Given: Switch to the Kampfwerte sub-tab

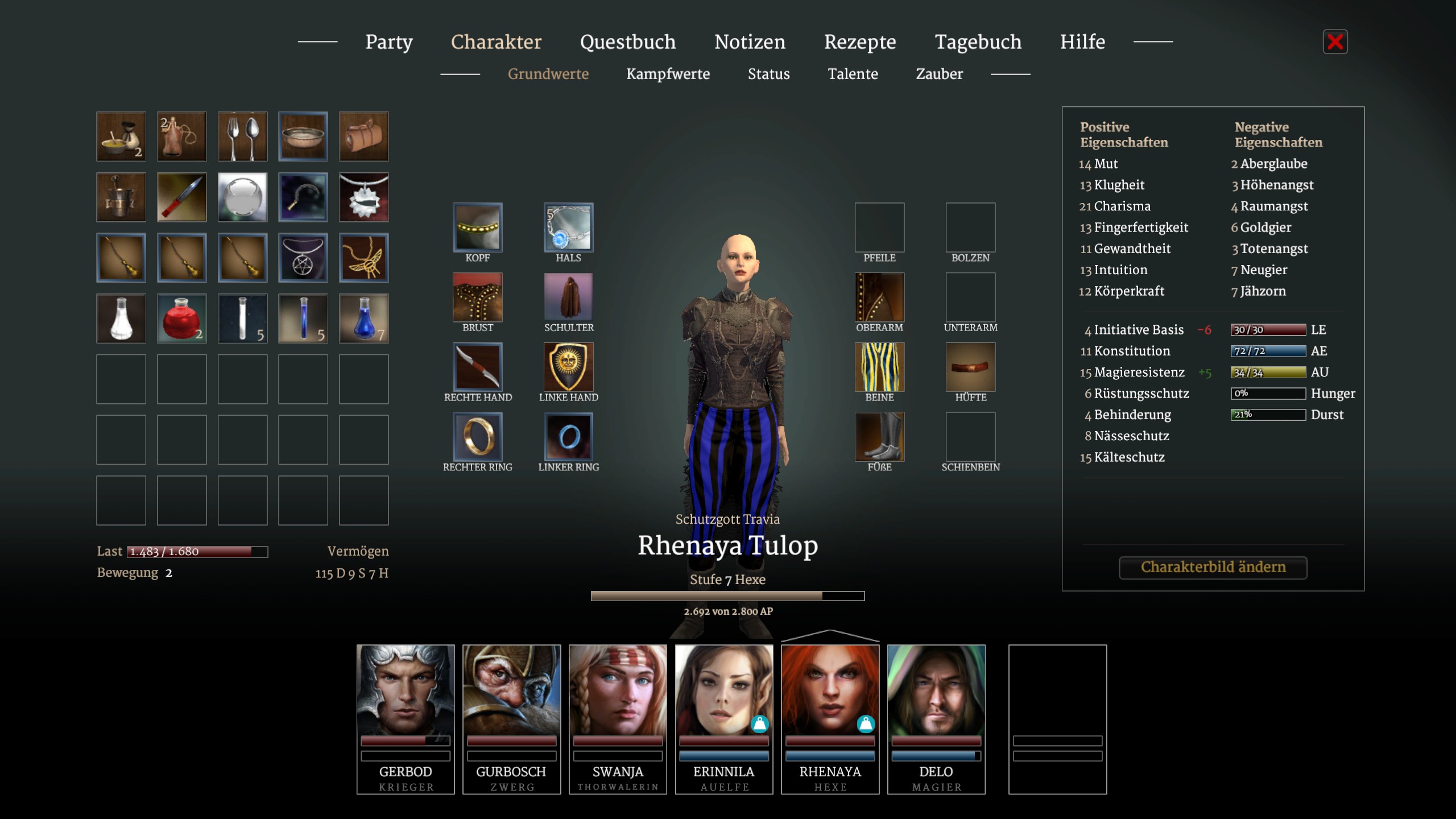Looking at the screenshot, I should click(668, 74).
